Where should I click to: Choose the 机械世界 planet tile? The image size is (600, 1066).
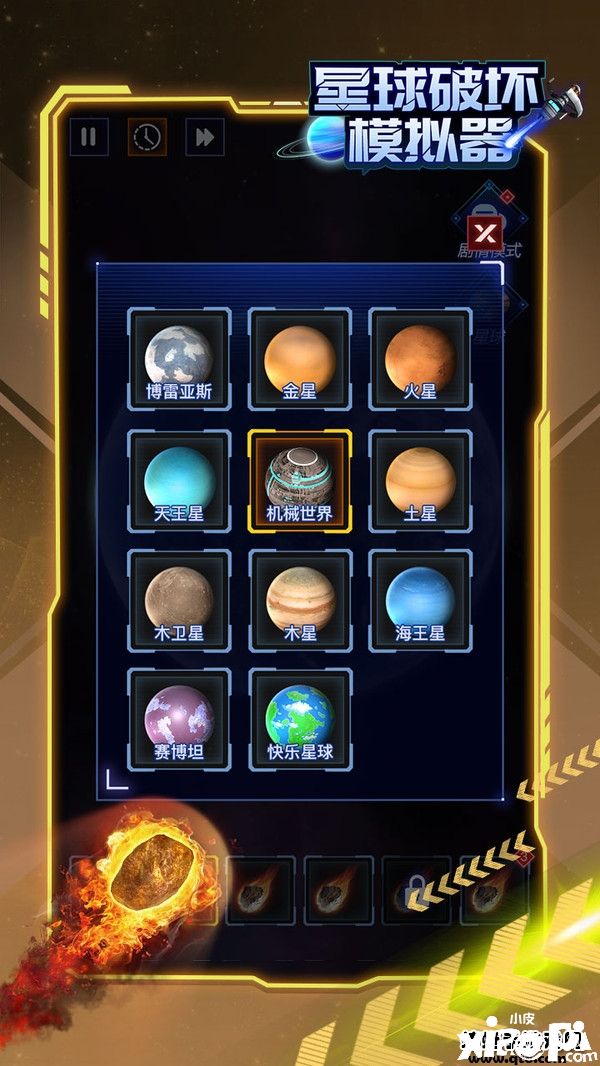click(300, 480)
